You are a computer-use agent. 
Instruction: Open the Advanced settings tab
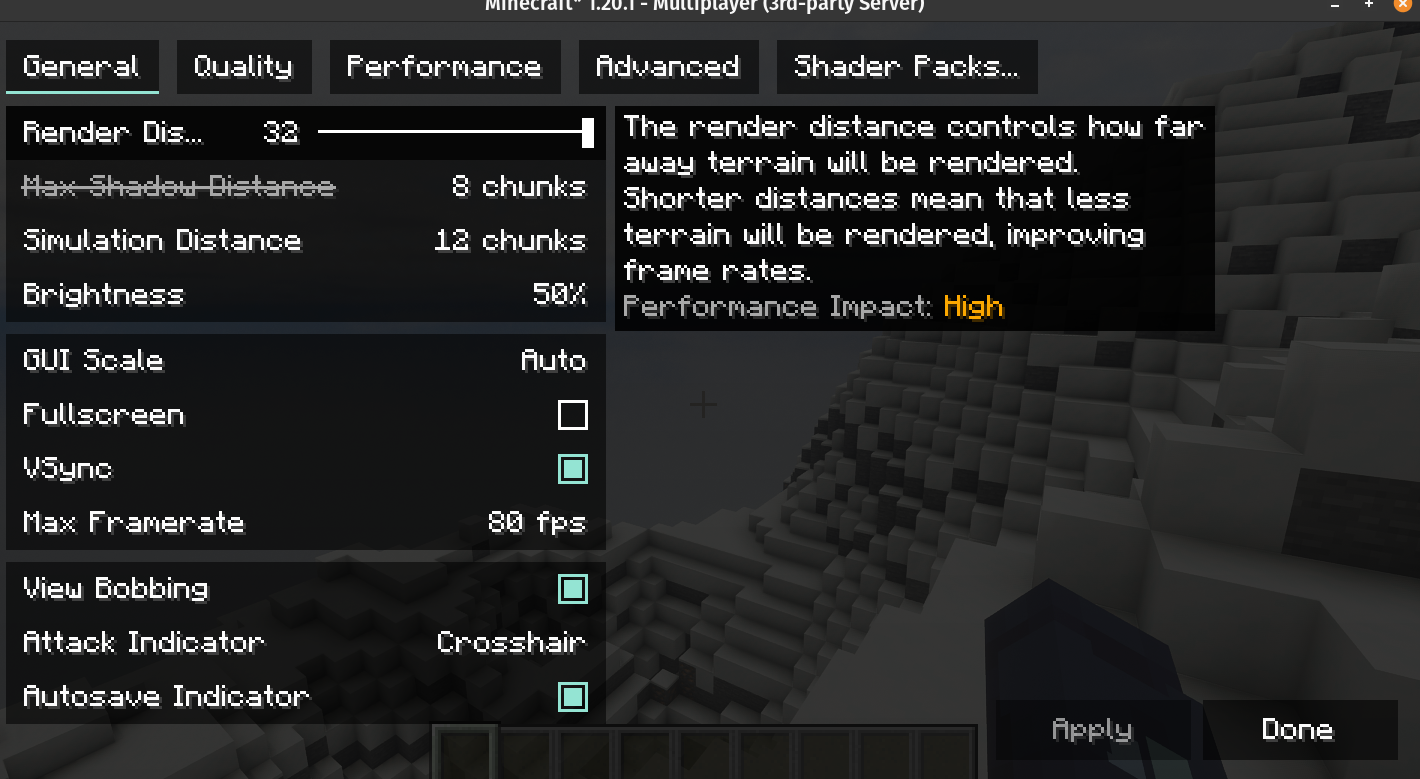coord(668,66)
